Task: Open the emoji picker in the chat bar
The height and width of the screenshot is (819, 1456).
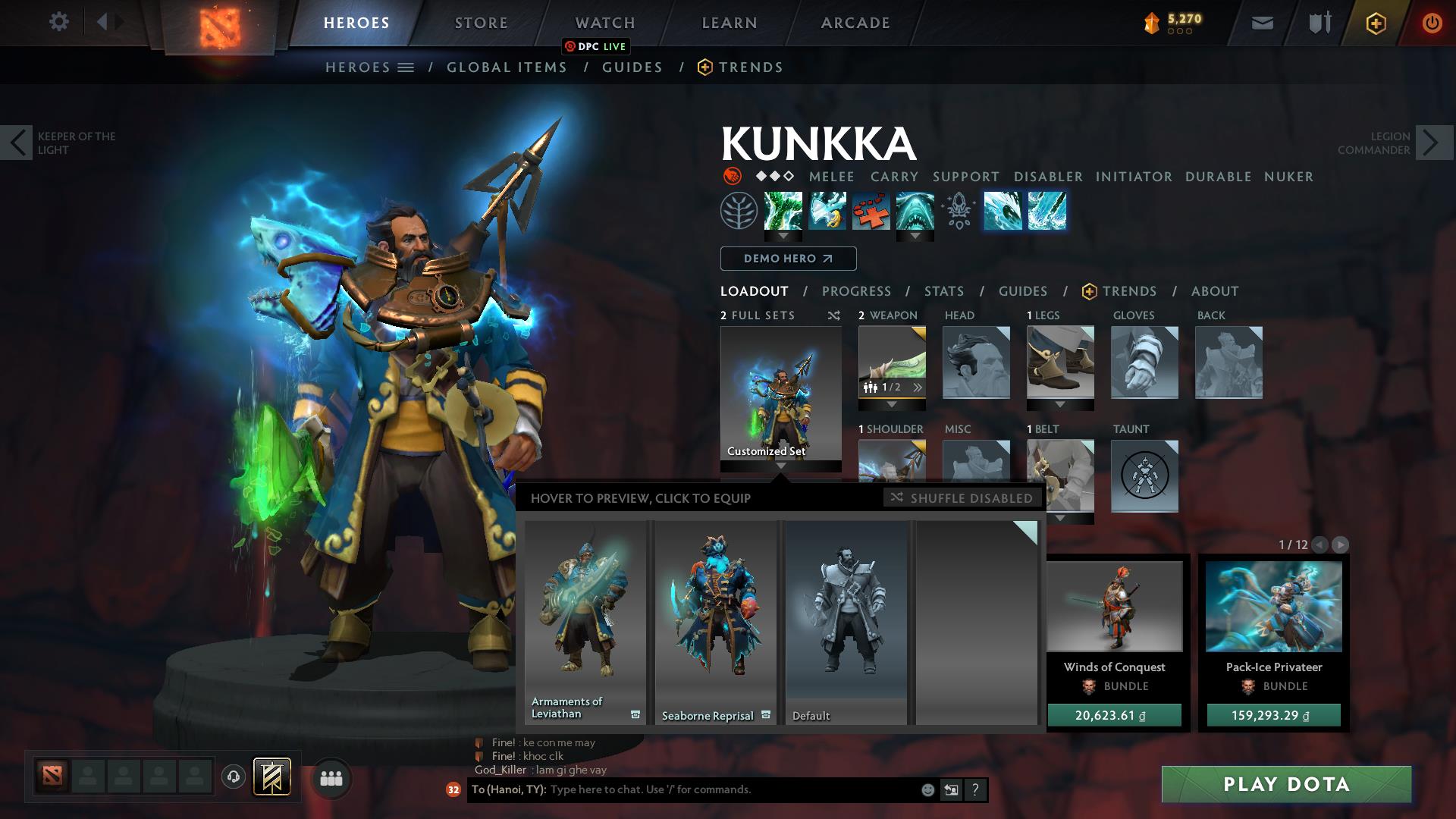Action: [927, 789]
